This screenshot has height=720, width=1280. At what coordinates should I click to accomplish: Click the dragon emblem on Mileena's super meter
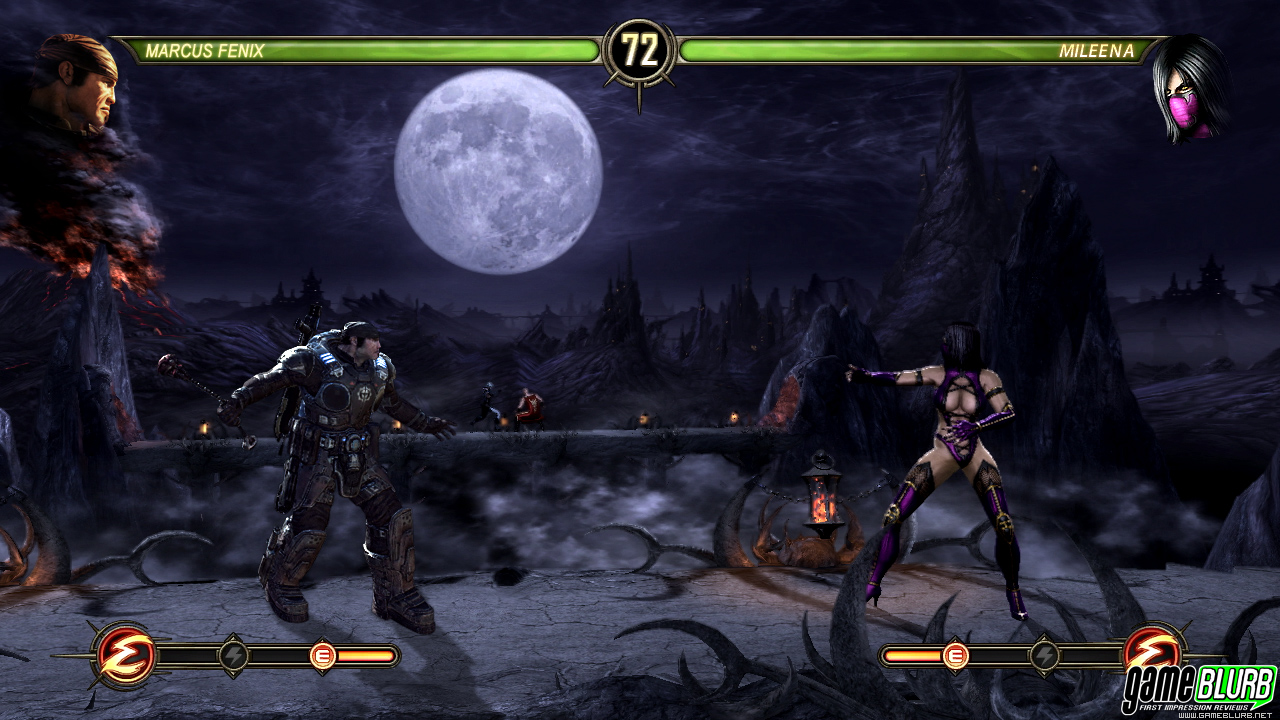tap(1152, 650)
